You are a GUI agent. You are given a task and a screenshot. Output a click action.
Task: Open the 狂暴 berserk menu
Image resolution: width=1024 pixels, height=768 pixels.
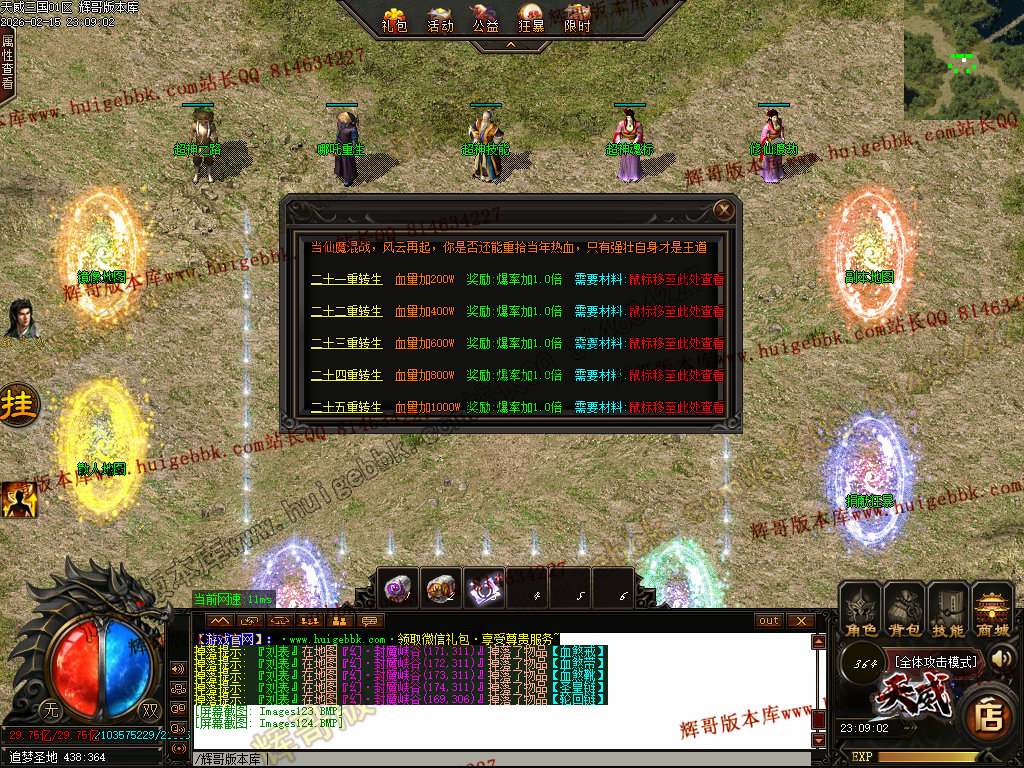(x=532, y=19)
